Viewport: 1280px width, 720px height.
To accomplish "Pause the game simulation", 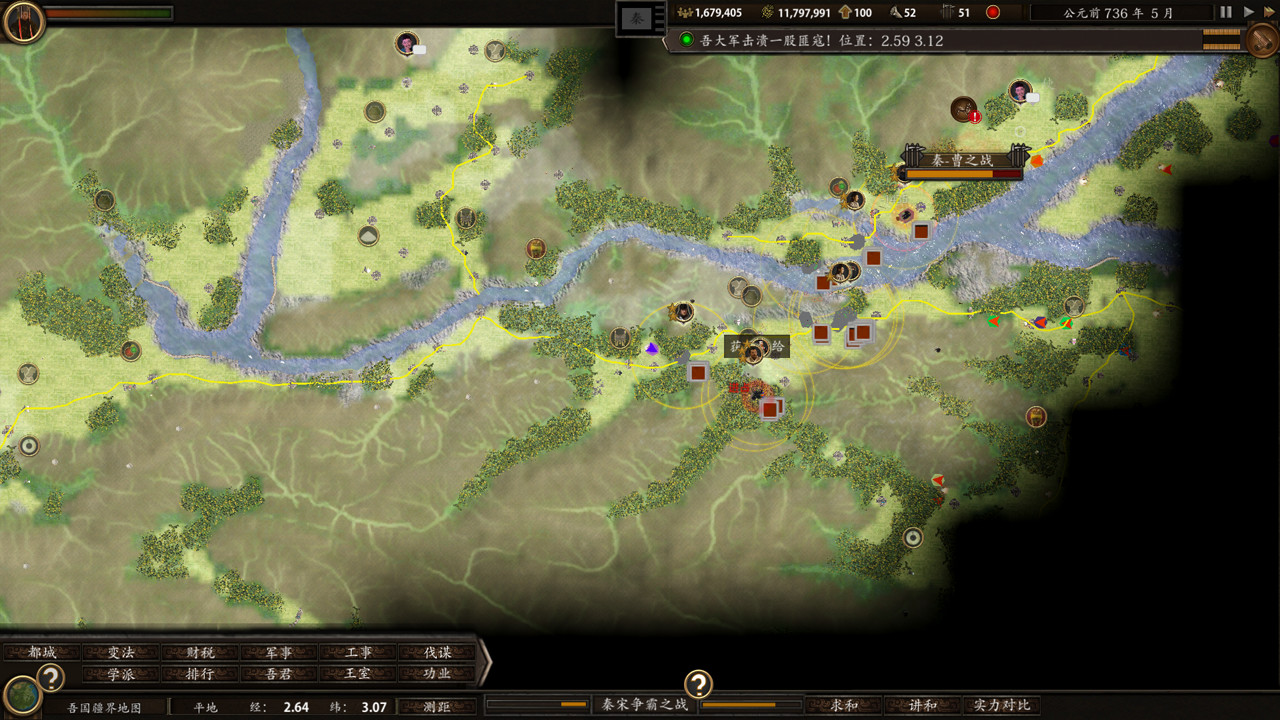I will pos(1224,10).
